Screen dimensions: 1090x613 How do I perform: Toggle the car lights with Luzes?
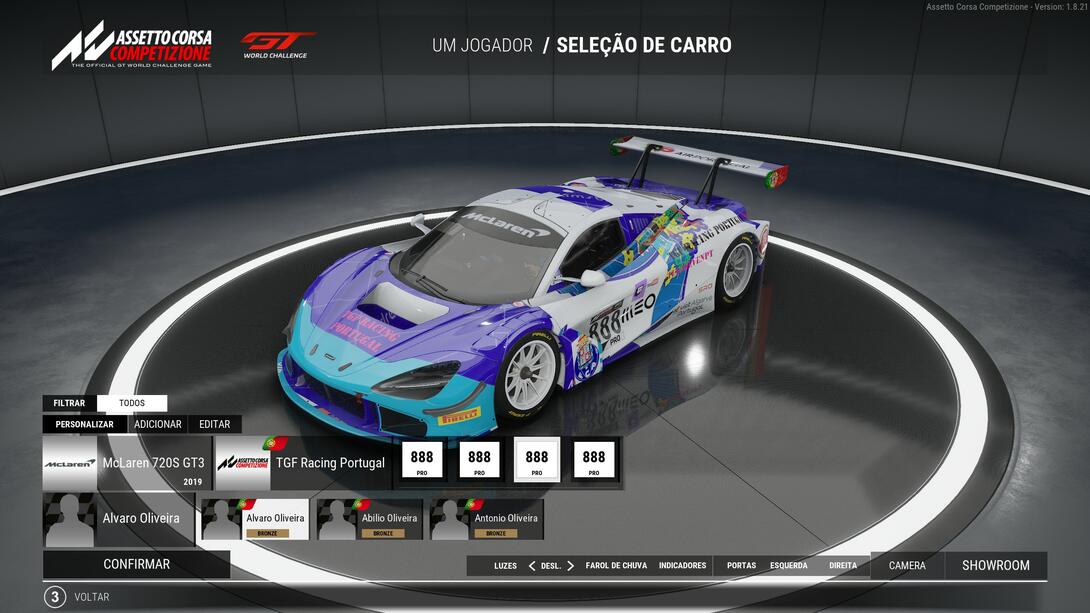pyautogui.click(x=505, y=566)
